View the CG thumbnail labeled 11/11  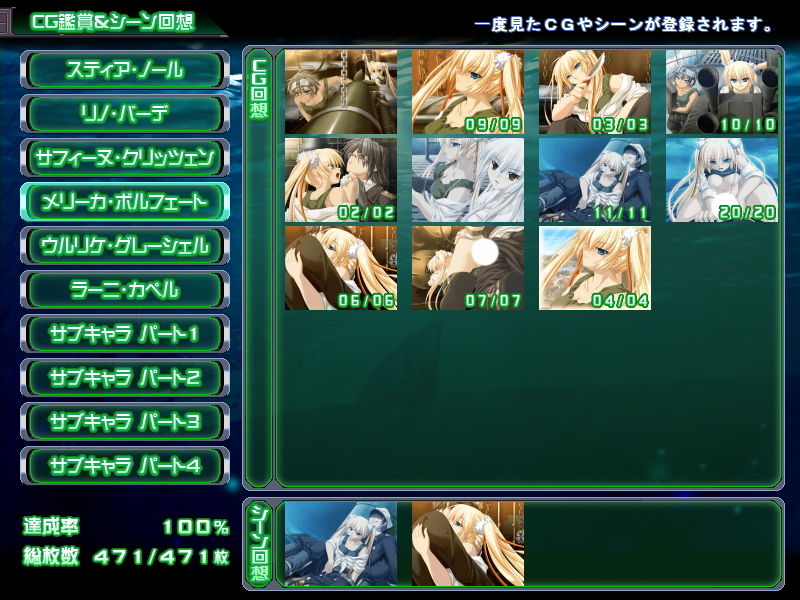[x=595, y=180]
